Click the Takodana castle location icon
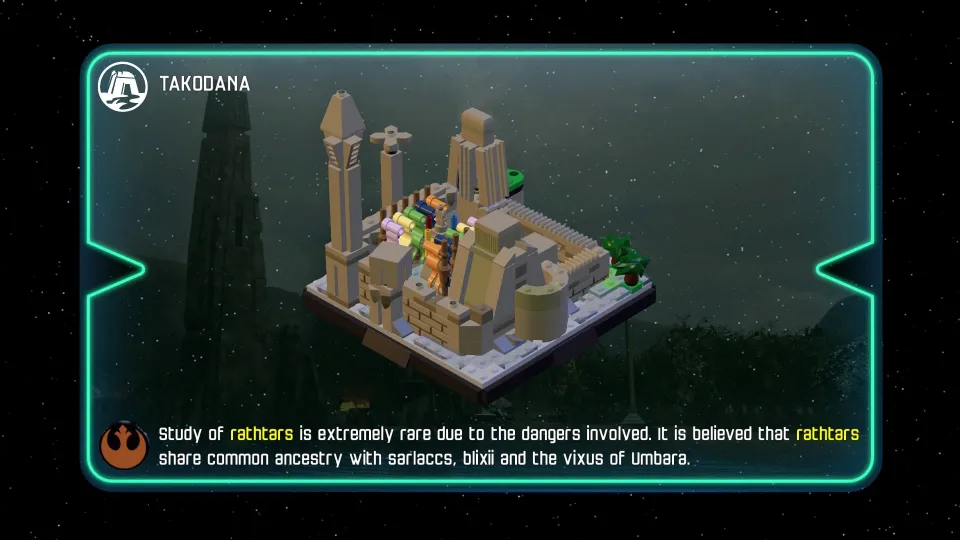The width and height of the screenshot is (960, 540). pyautogui.click(x=122, y=86)
